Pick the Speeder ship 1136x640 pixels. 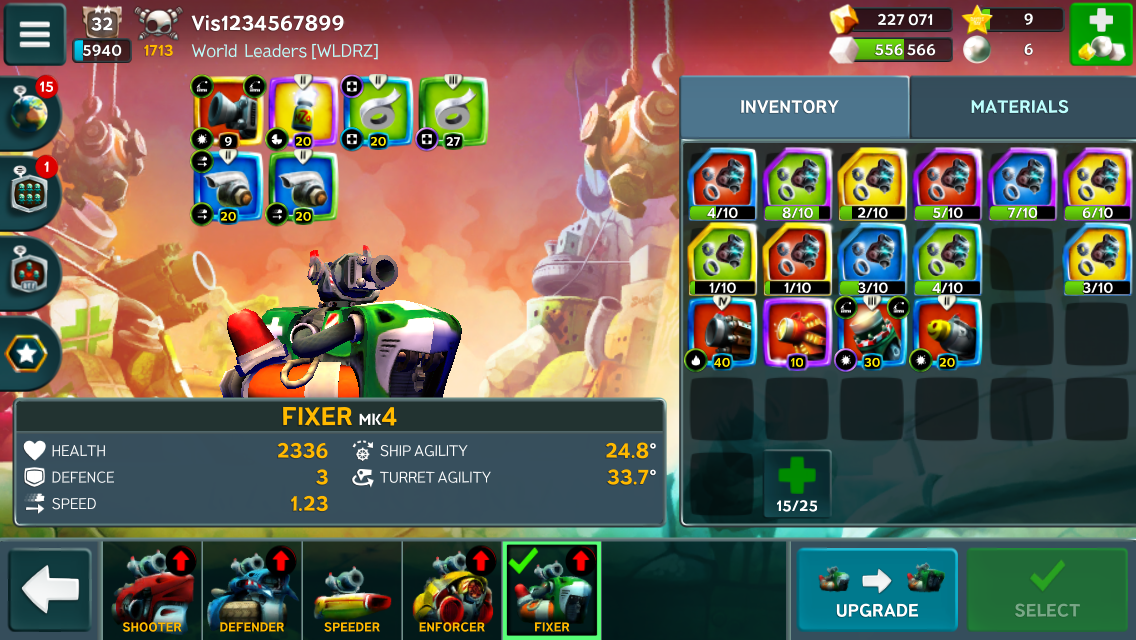(352, 590)
